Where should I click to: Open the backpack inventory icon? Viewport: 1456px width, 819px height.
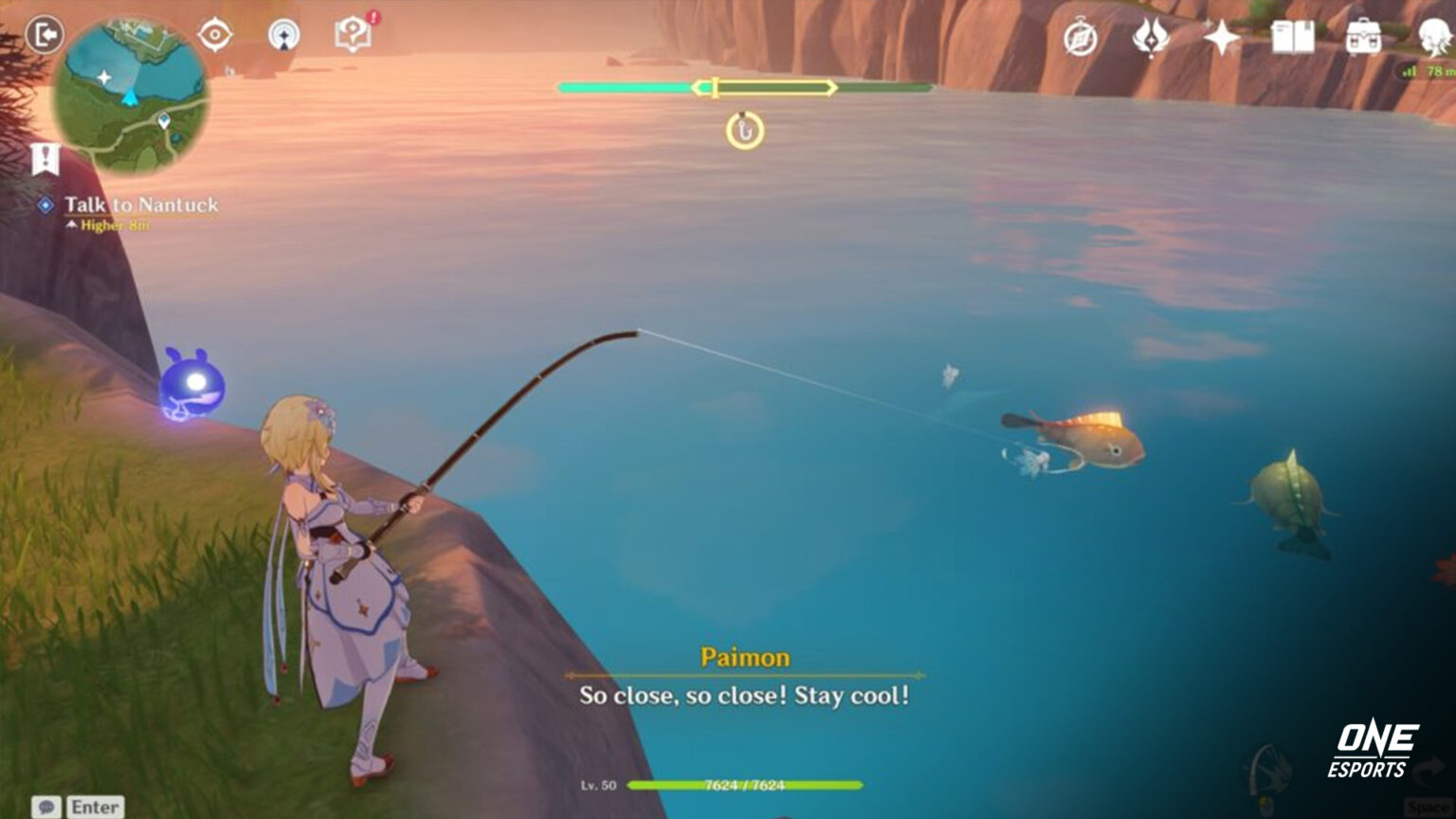(x=1363, y=38)
